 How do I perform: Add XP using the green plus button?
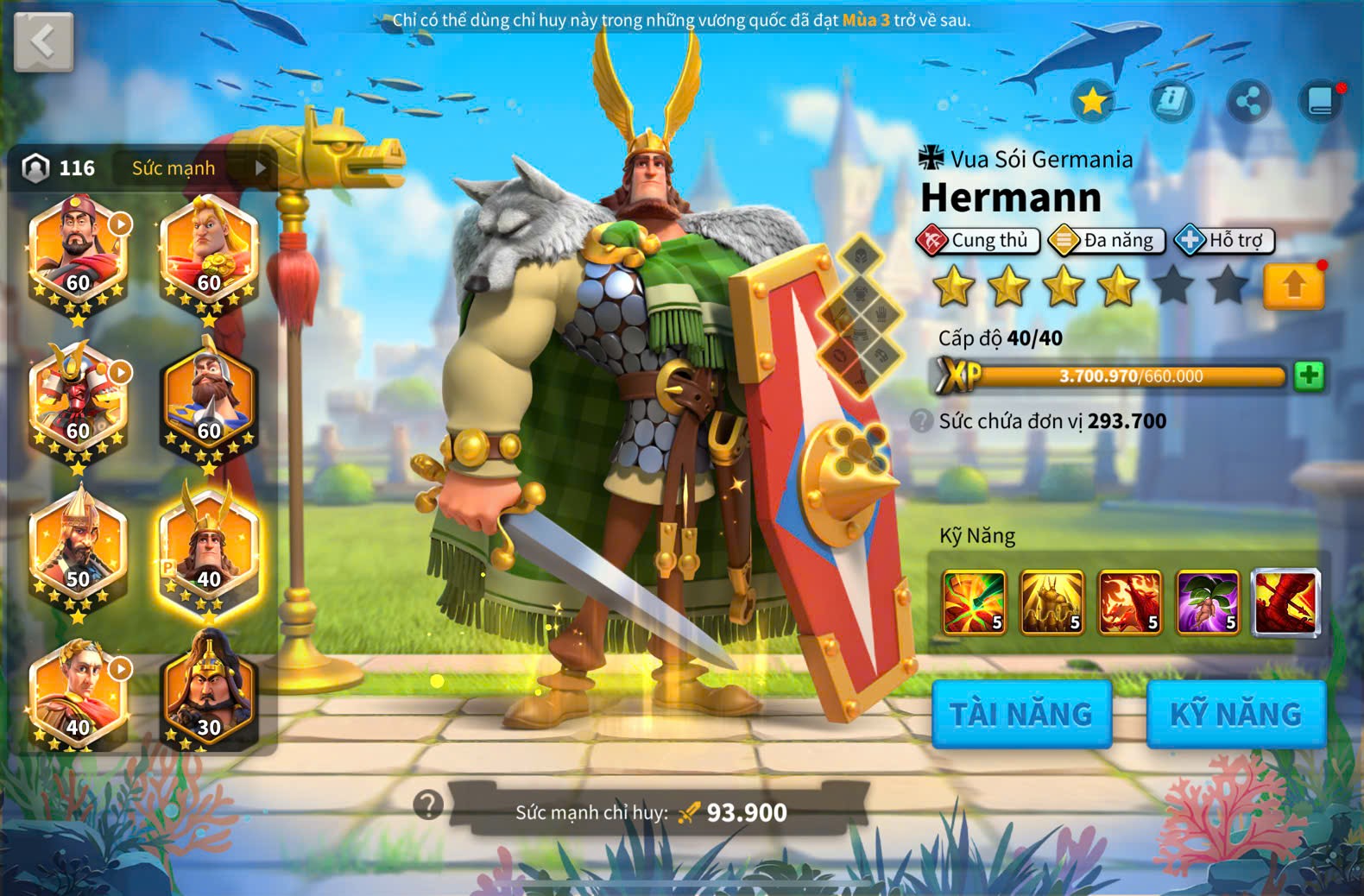(1309, 376)
